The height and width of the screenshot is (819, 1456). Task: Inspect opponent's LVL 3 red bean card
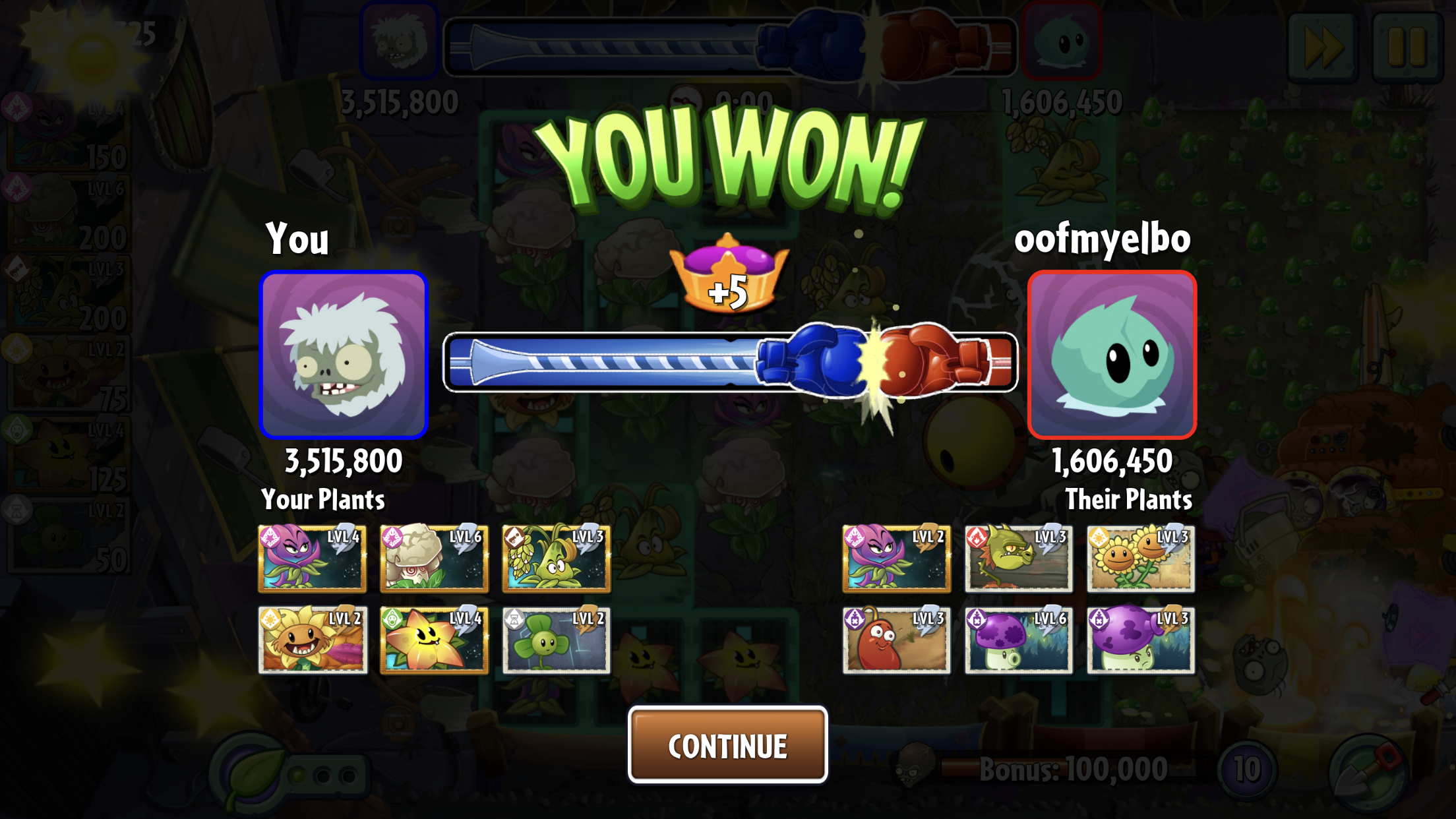(896, 640)
